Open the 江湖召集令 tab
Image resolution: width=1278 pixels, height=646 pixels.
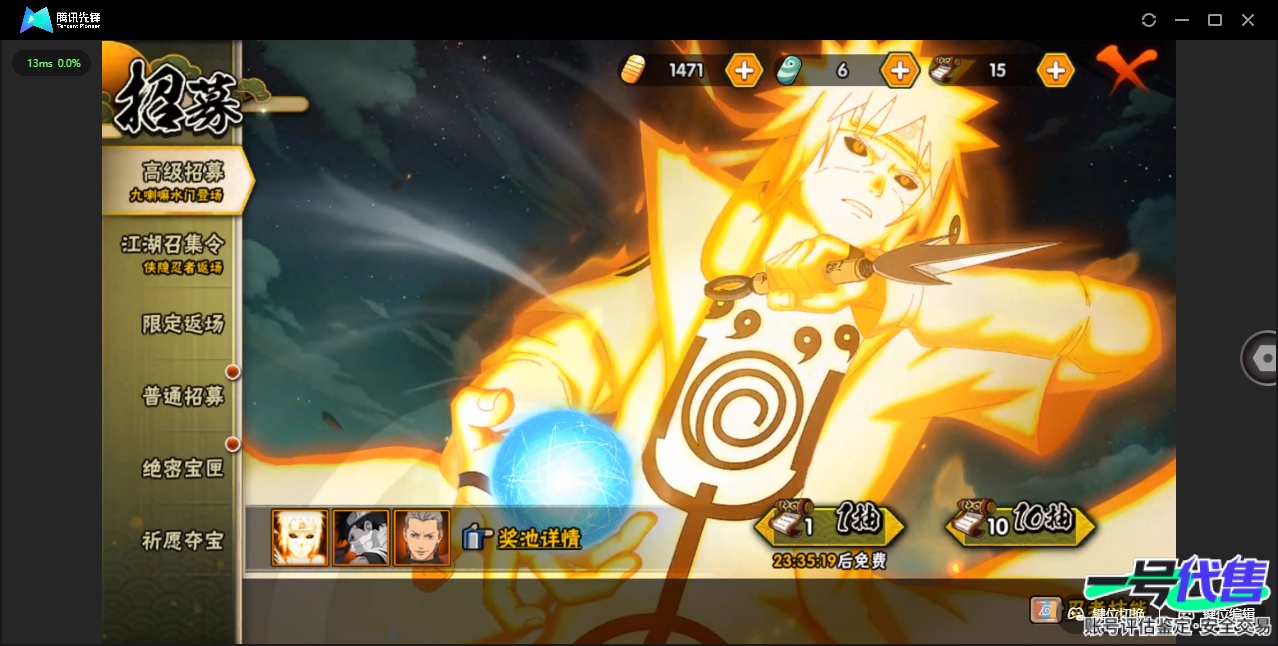click(174, 251)
